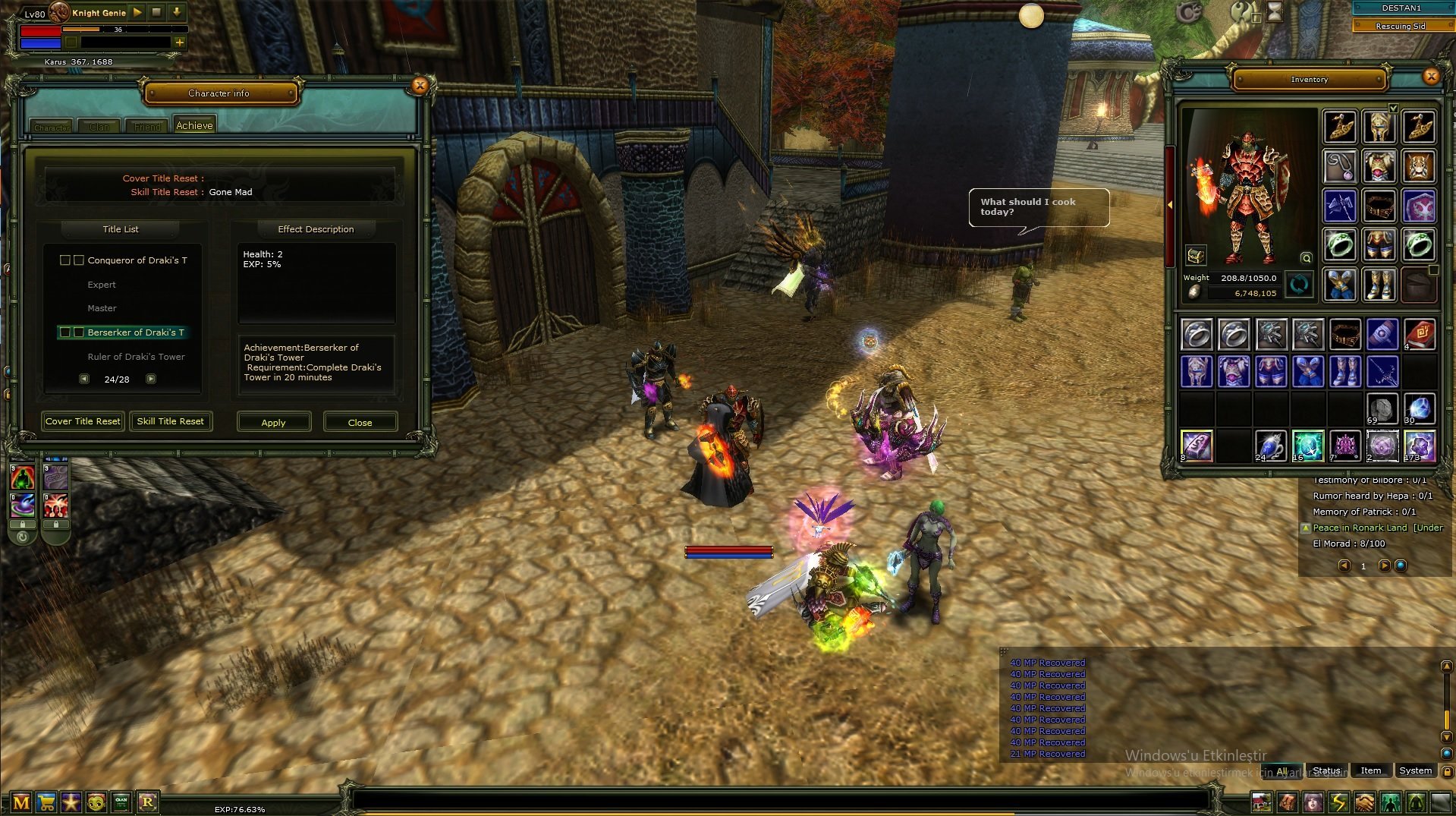Open the shopping cart store icon
The height and width of the screenshot is (816, 1456).
pos(46,802)
